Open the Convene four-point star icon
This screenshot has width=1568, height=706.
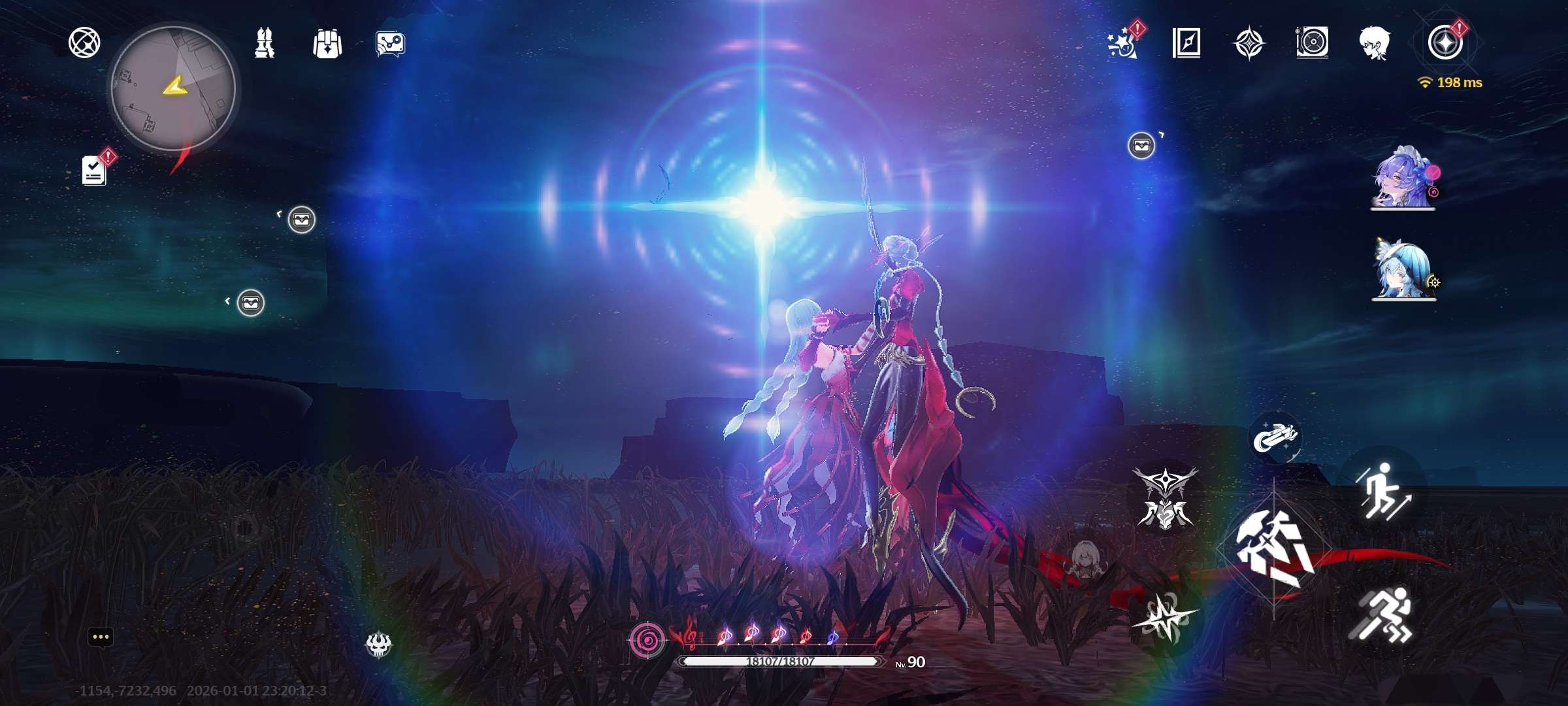coord(1249,43)
